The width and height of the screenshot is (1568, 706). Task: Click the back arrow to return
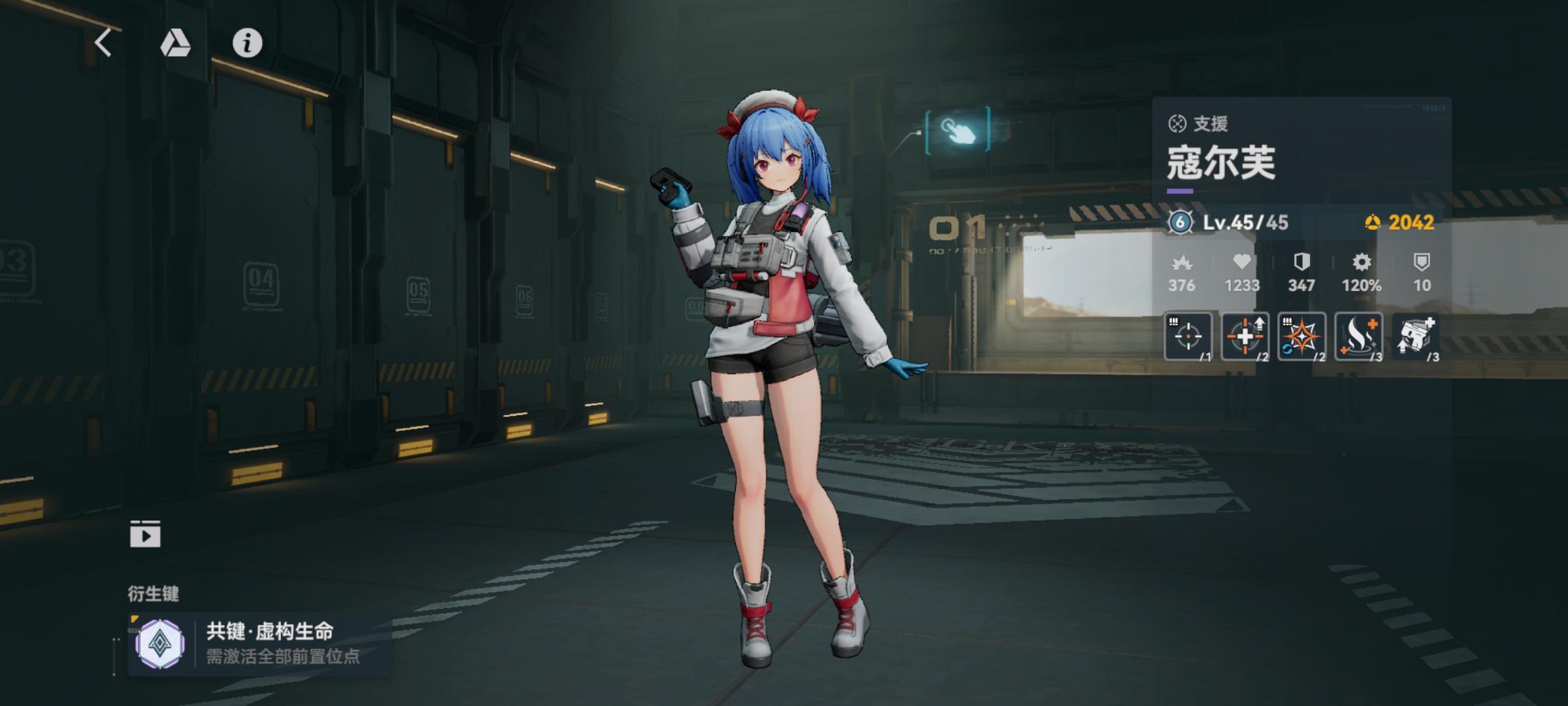(x=102, y=44)
